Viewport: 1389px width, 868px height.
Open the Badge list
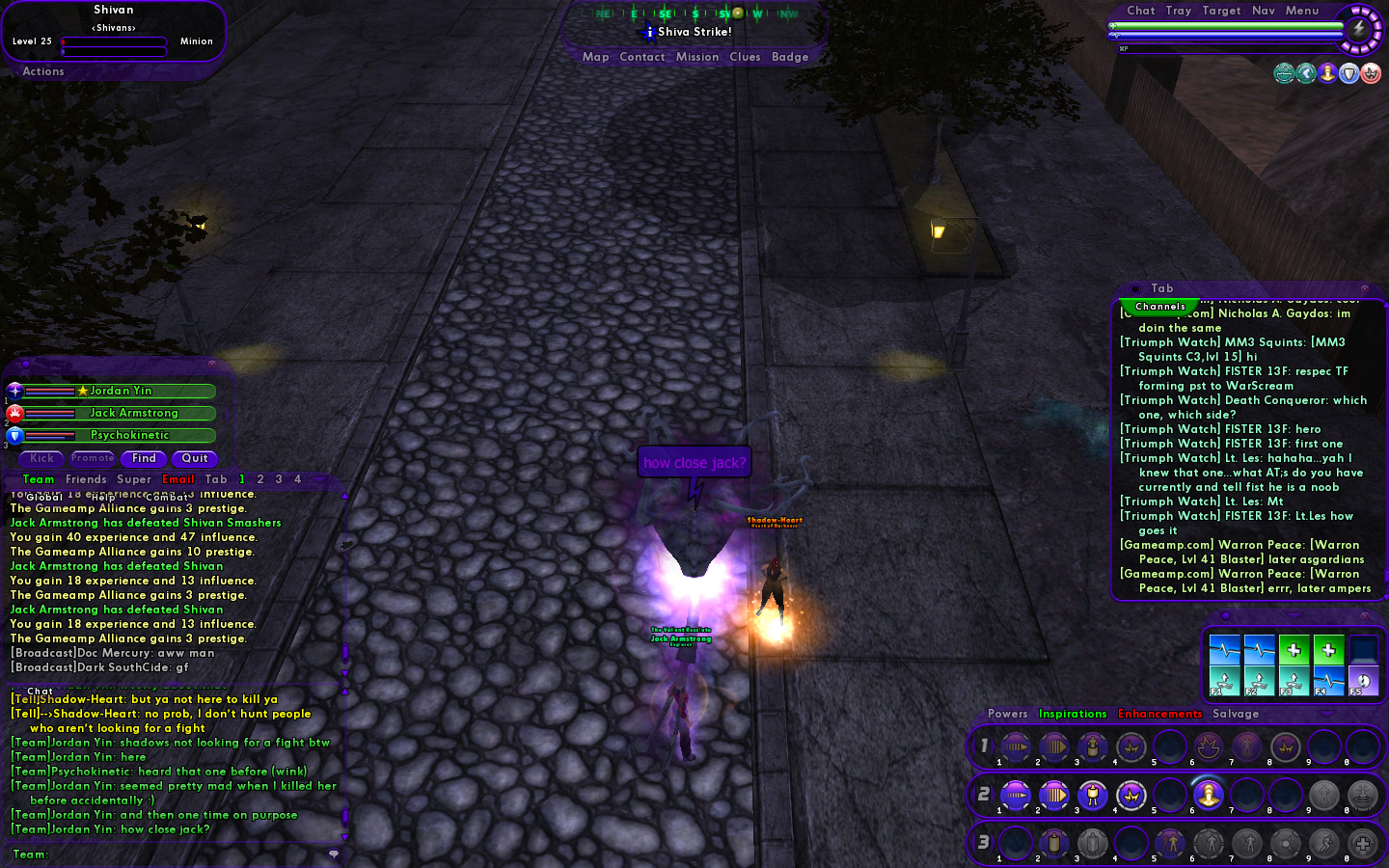click(790, 57)
